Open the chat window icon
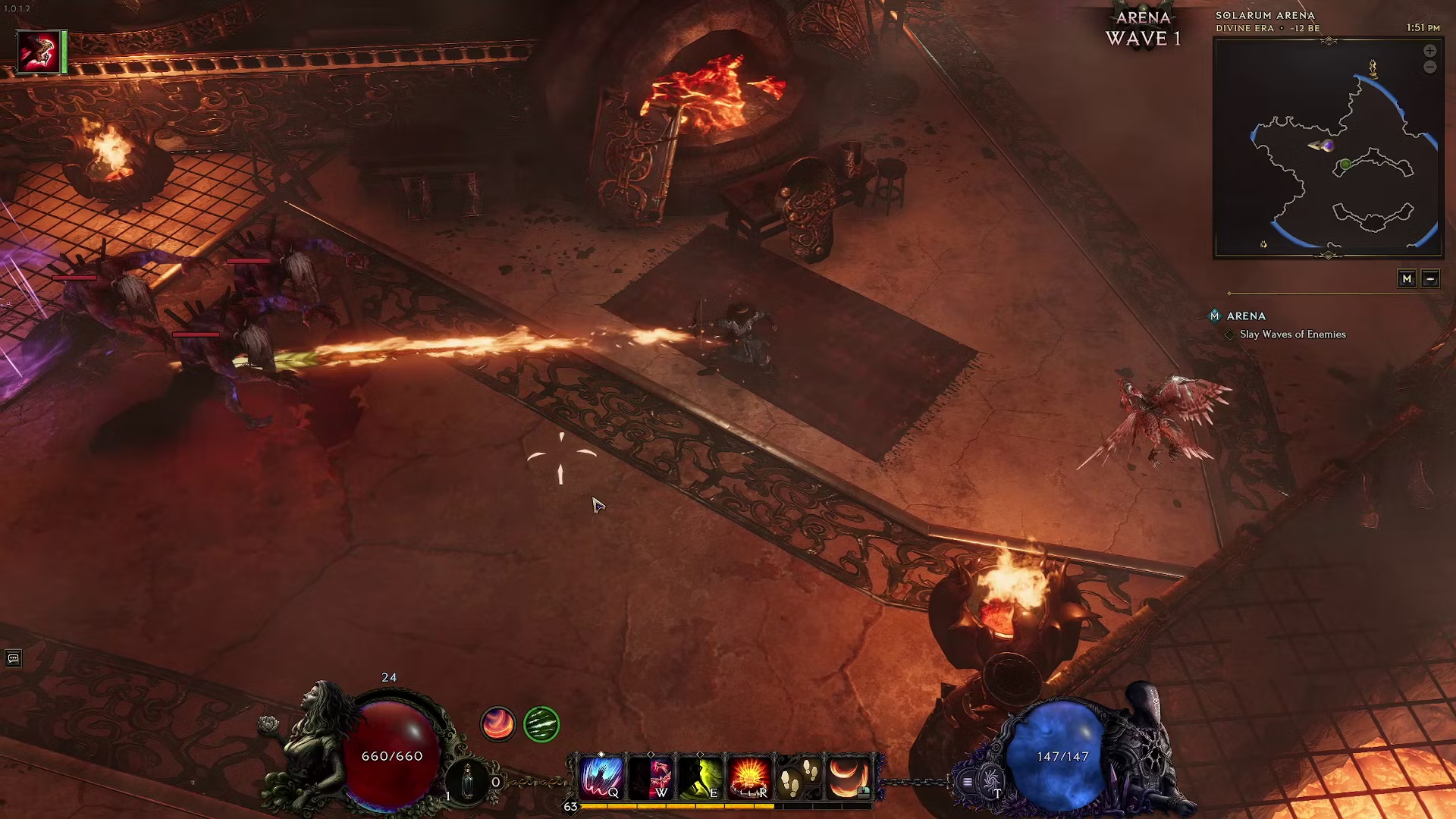The width and height of the screenshot is (1456, 819). click(13, 658)
